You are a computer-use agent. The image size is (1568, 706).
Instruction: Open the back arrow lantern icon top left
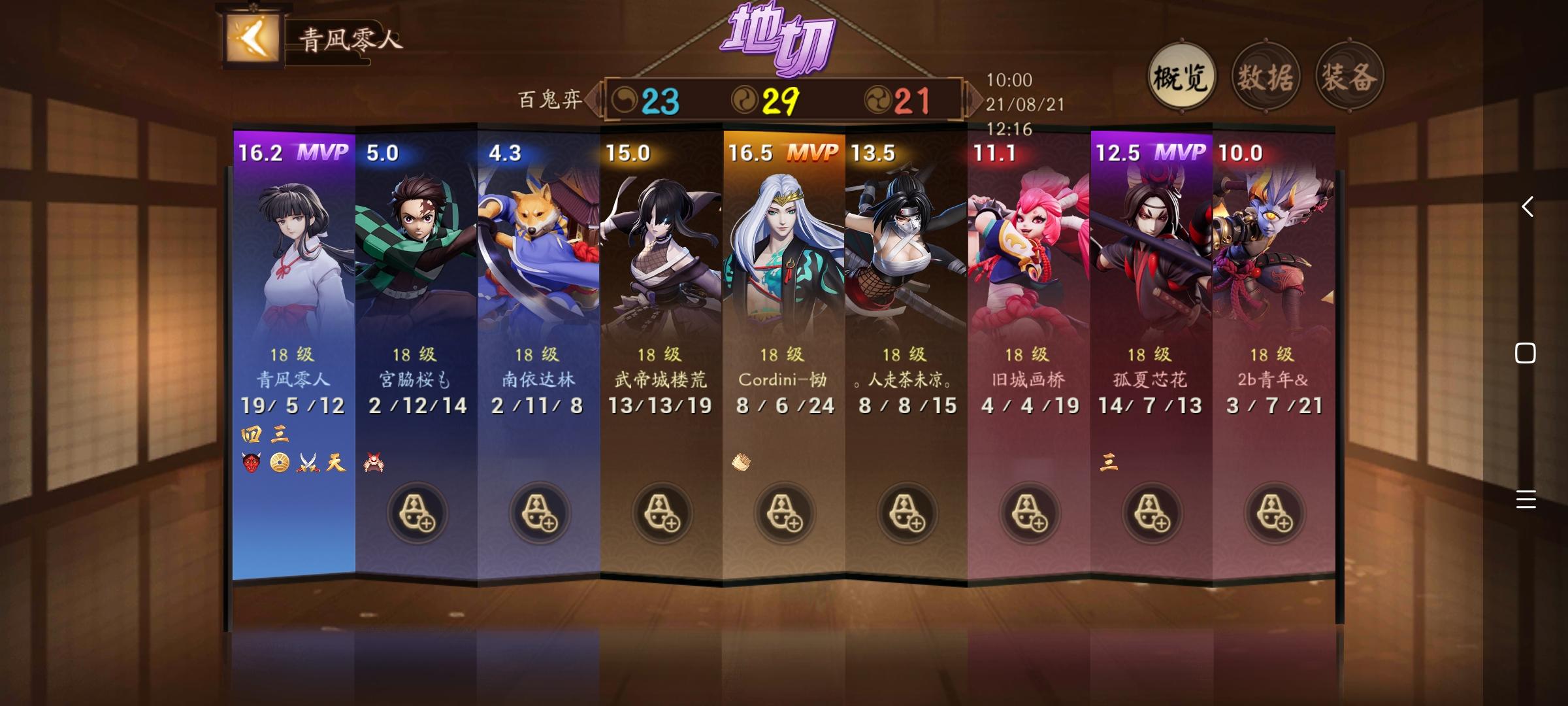click(252, 37)
